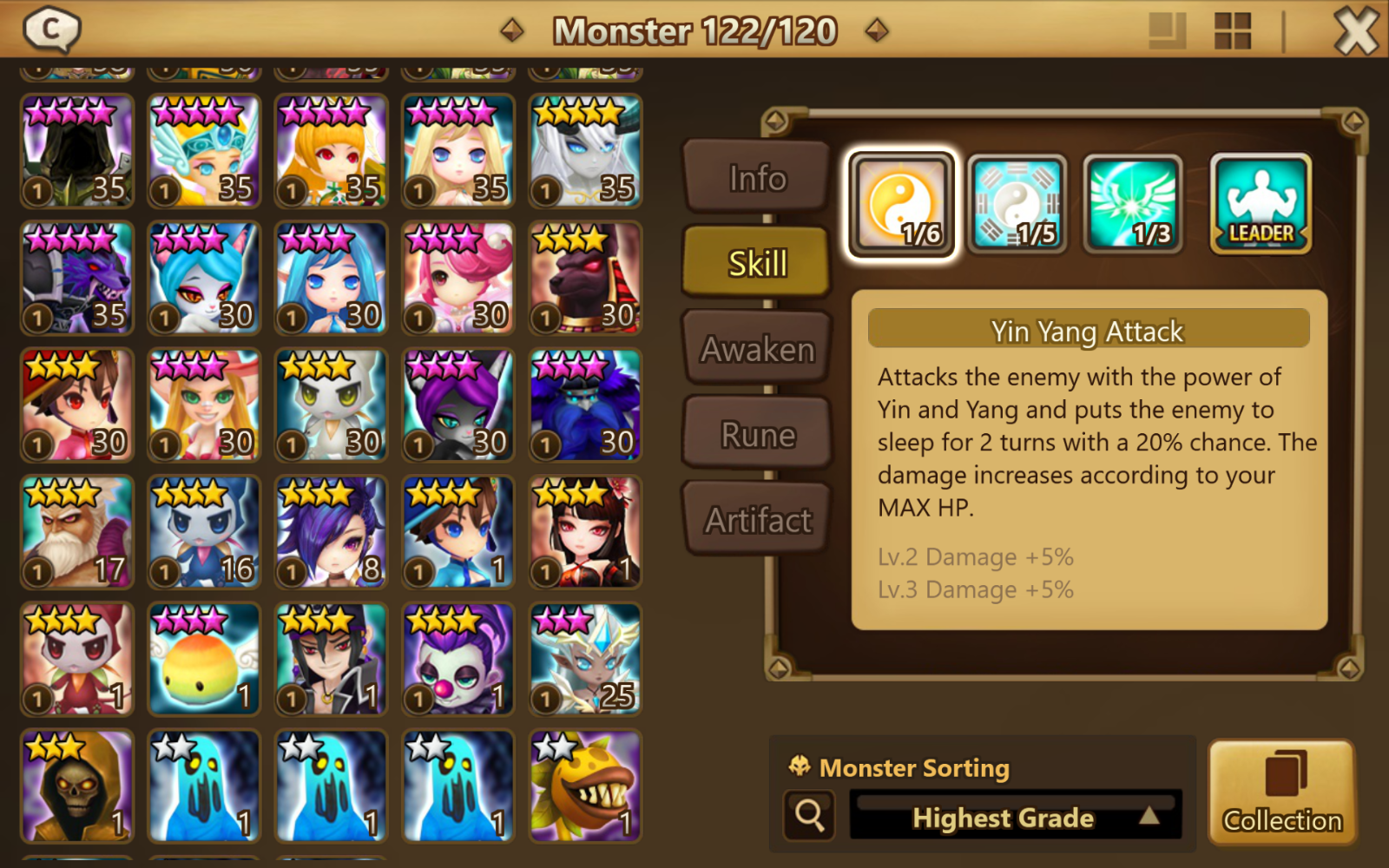Open the chat speech bubble
1389x868 pixels.
(x=51, y=30)
